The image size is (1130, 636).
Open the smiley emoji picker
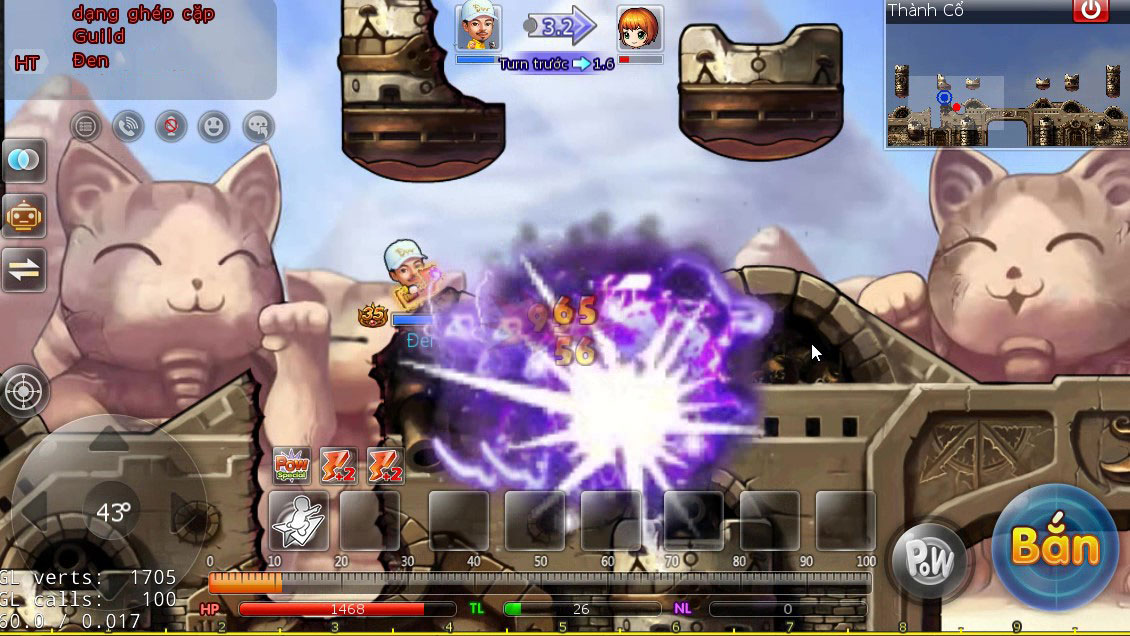(214, 127)
